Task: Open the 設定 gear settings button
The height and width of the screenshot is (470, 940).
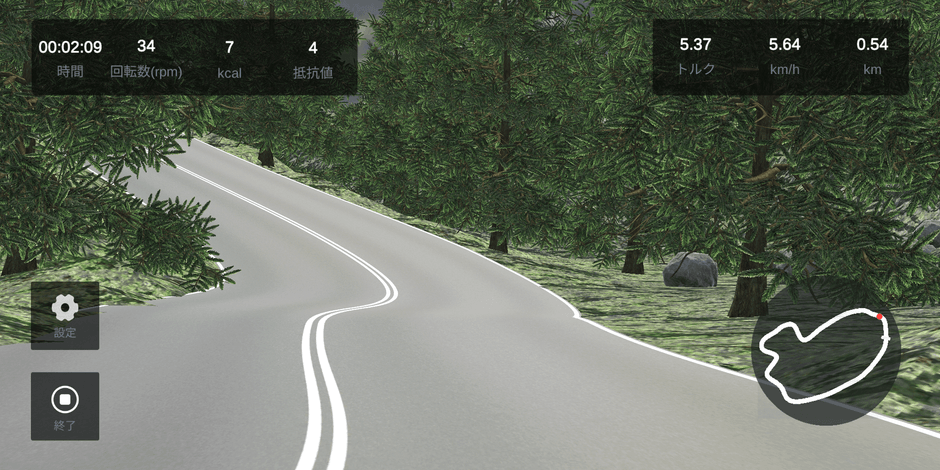Action: (x=65, y=315)
